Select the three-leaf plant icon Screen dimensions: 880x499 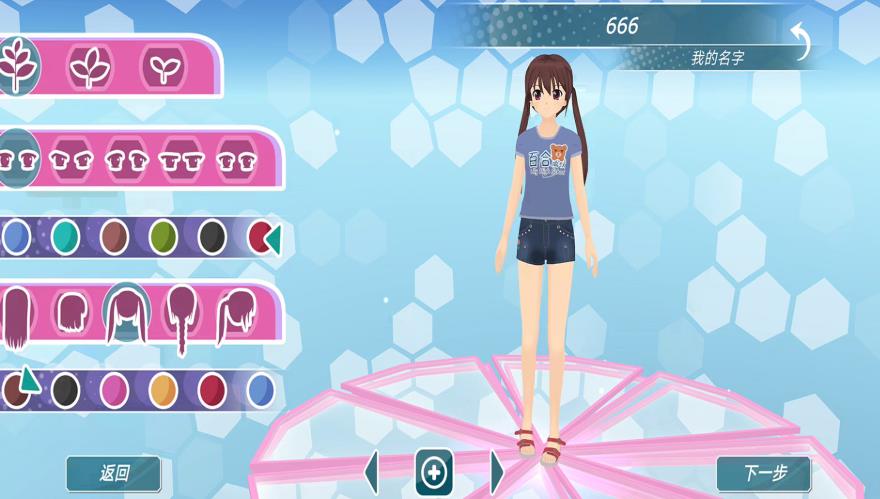tap(90, 67)
